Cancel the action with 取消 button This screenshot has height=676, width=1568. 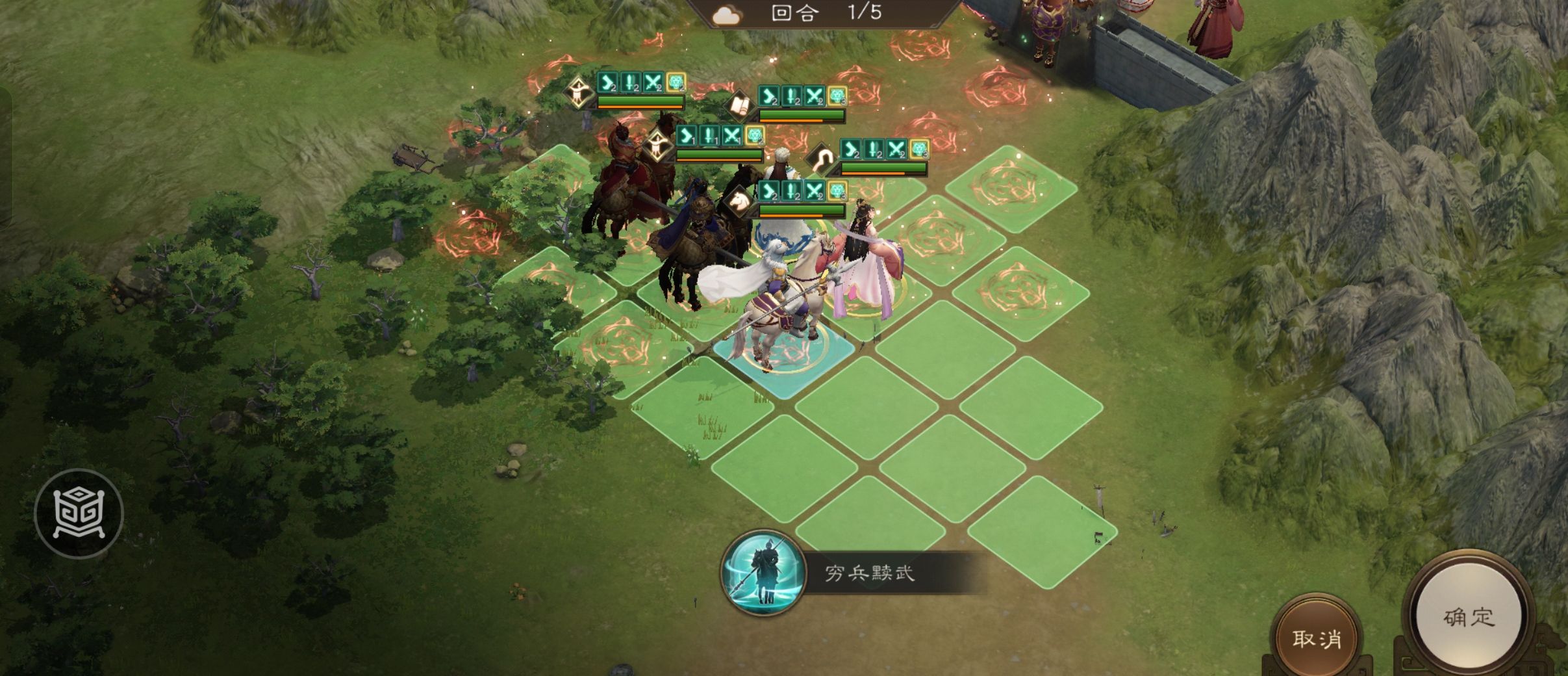[x=1316, y=638]
